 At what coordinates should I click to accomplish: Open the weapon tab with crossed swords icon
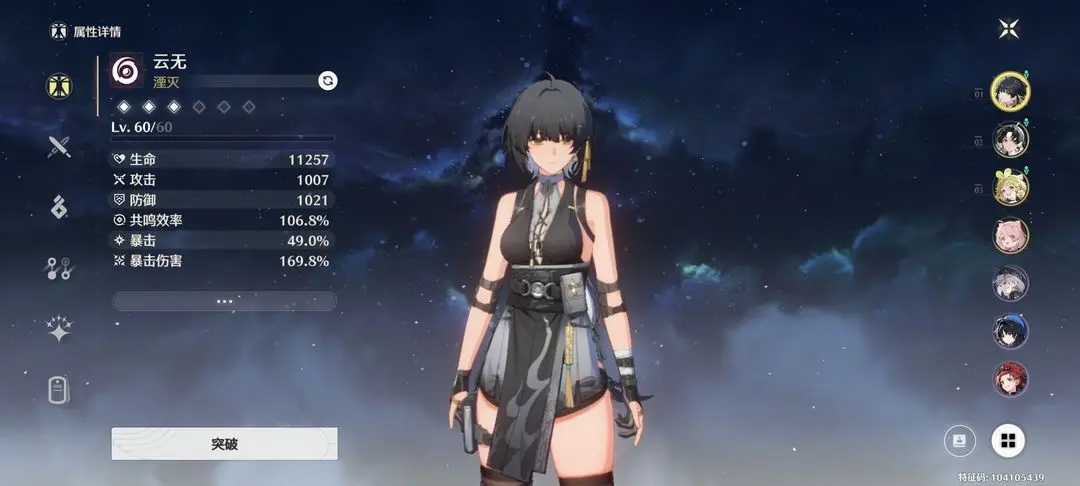59,147
